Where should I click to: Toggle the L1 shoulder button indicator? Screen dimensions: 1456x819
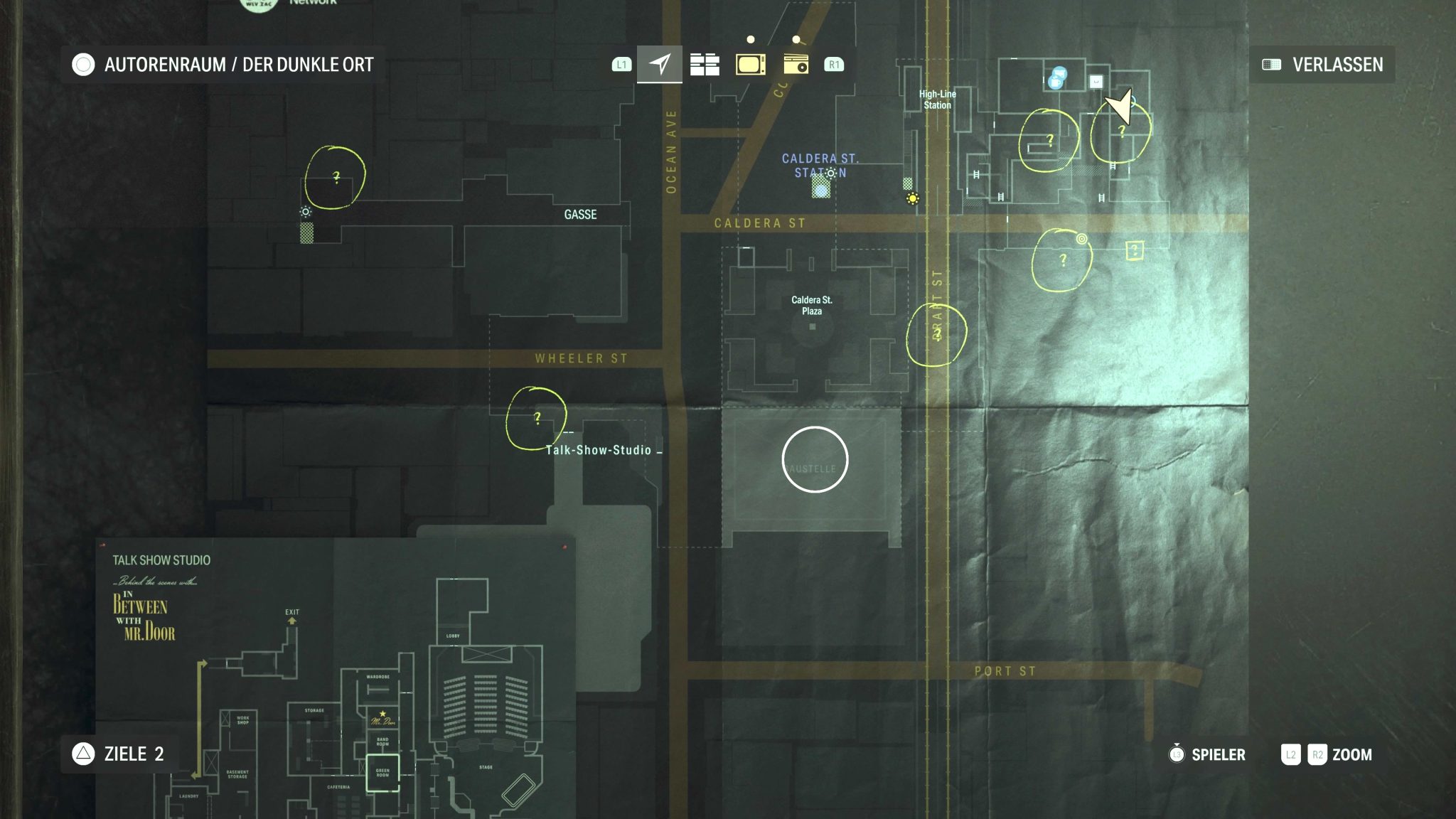point(620,63)
